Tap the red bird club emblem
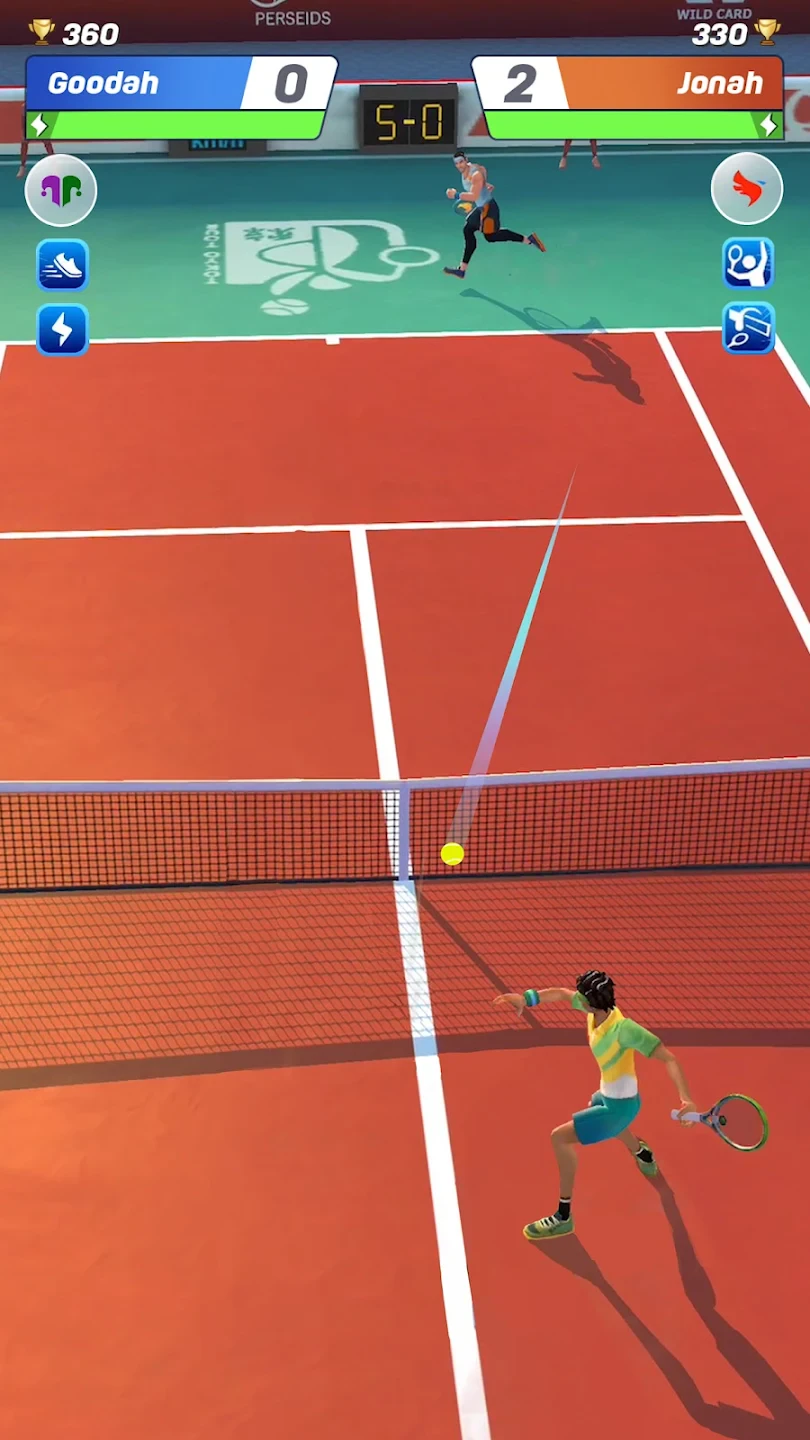This screenshot has width=810, height=1440. (747, 189)
